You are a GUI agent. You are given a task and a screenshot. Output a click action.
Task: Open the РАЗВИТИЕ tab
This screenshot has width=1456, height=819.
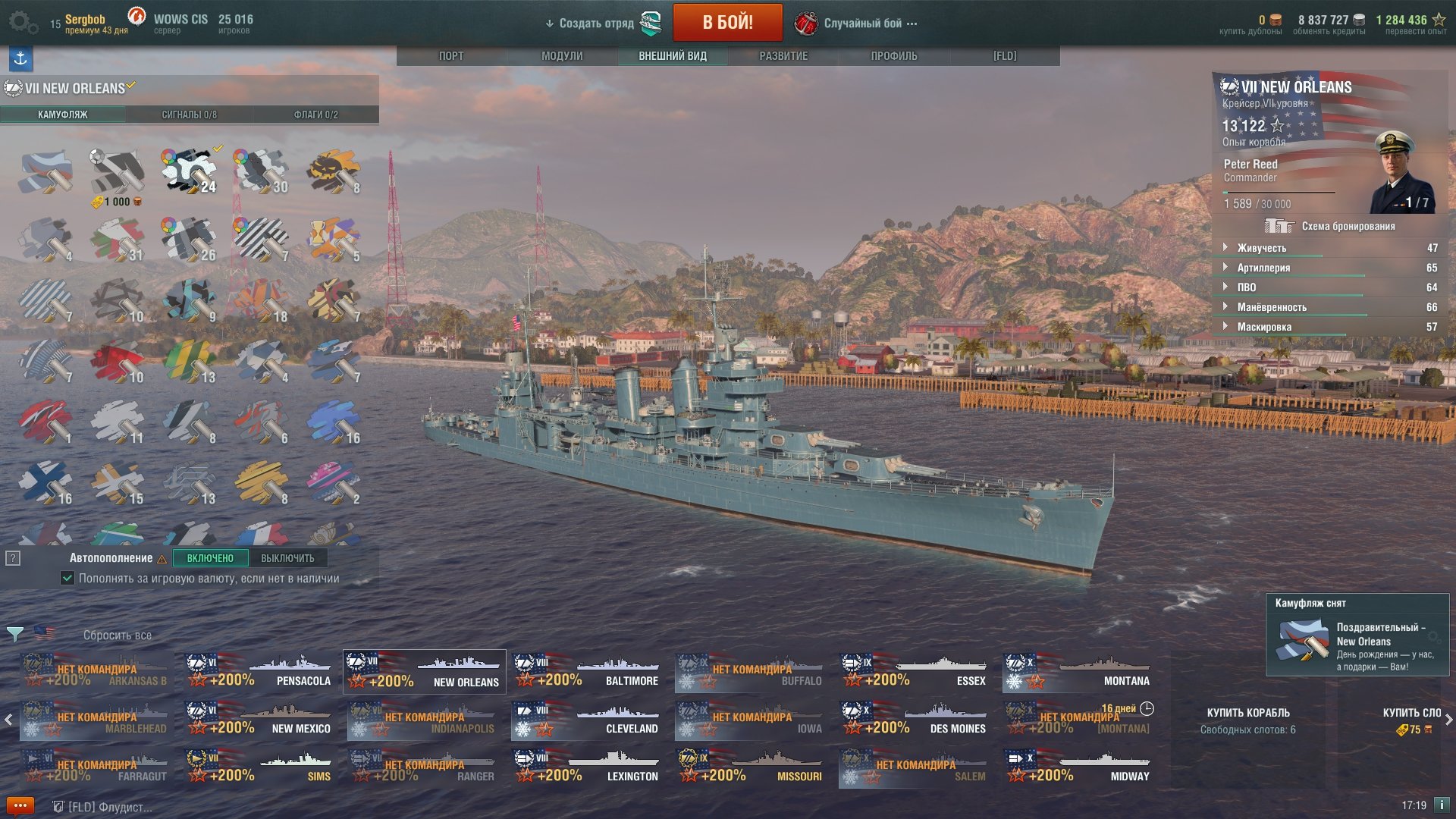(783, 56)
